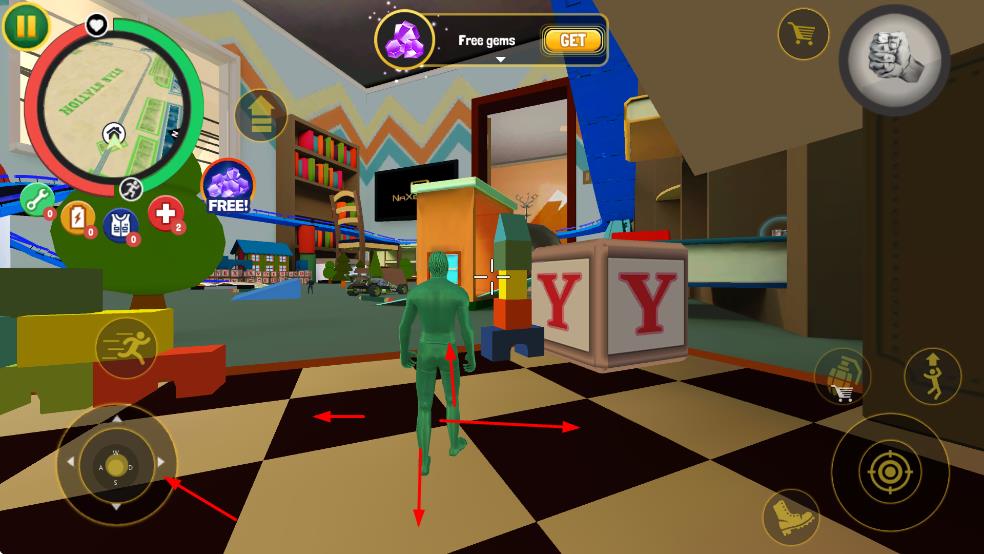Expand the Free gems banner arrow
The image size is (984, 554).
tap(500, 59)
